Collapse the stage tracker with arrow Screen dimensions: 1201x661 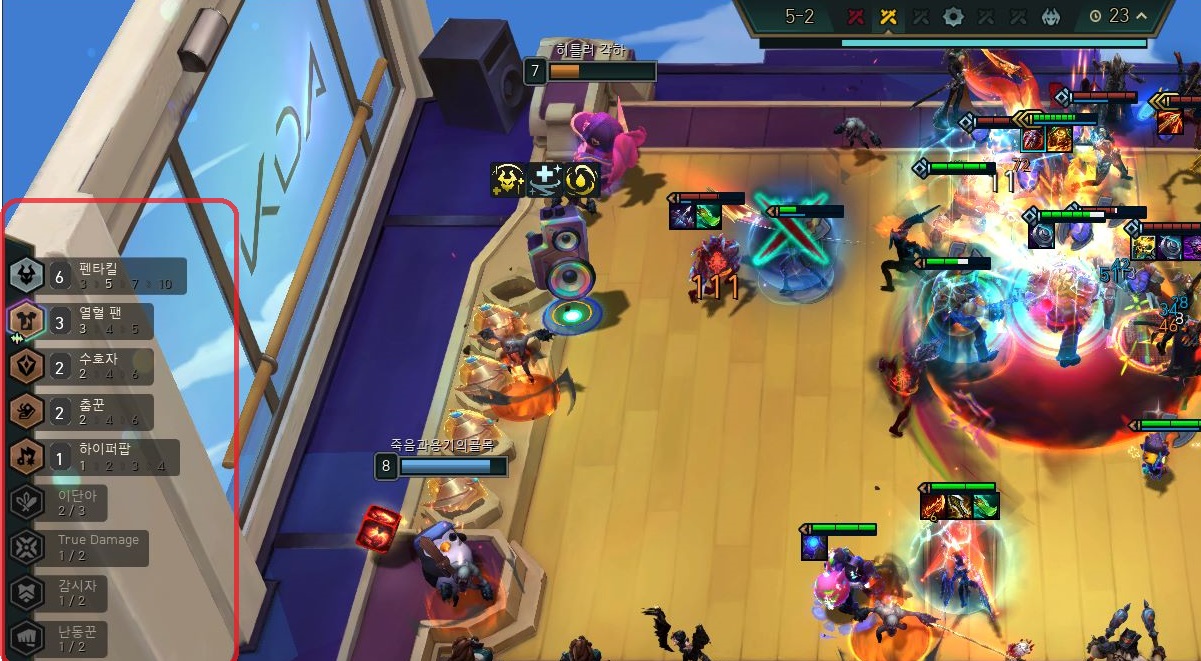click(1140, 15)
